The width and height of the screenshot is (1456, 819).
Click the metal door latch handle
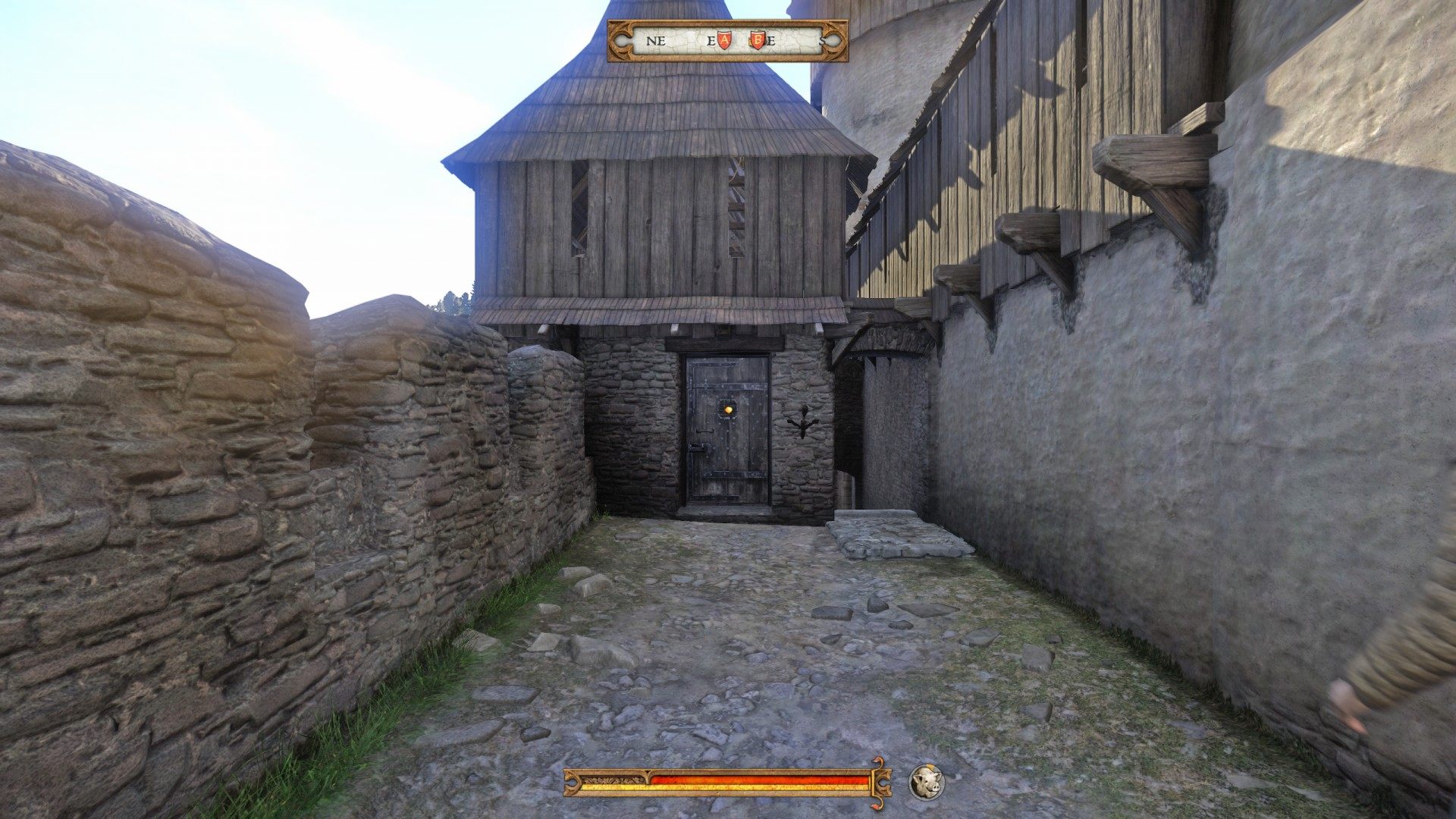pos(701,447)
